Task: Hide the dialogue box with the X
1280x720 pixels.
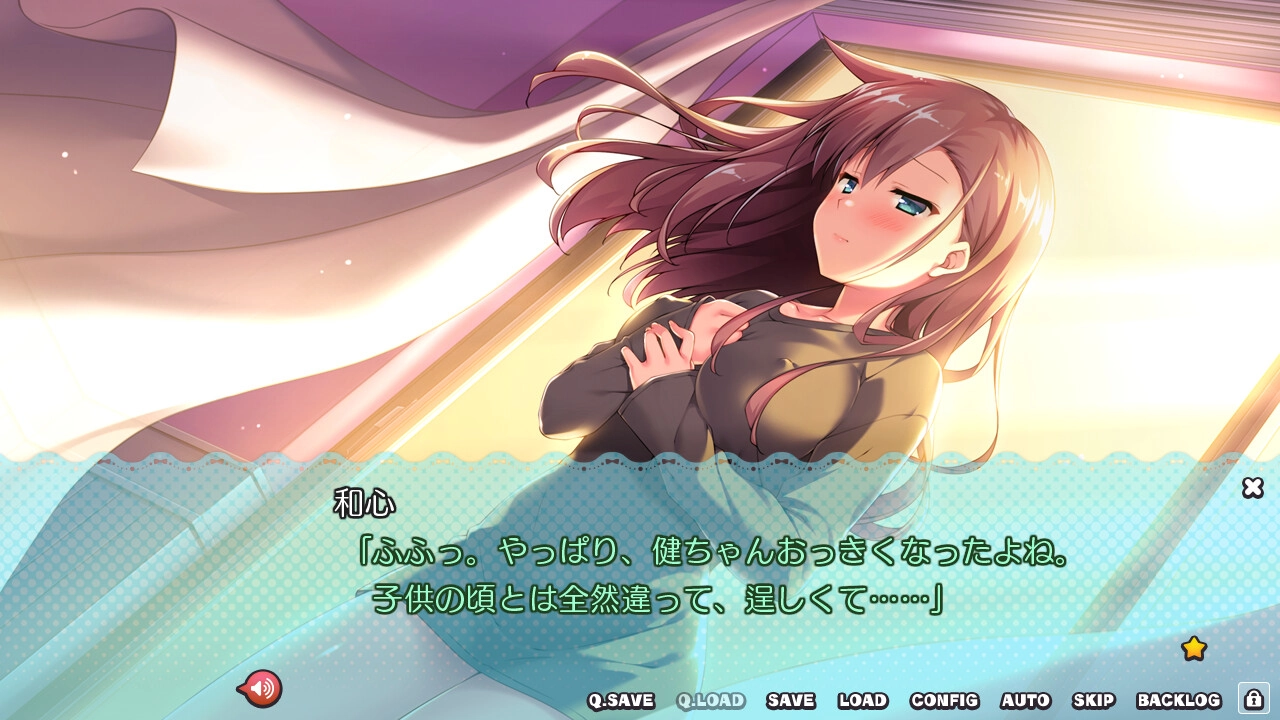Action: click(1252, 487)
